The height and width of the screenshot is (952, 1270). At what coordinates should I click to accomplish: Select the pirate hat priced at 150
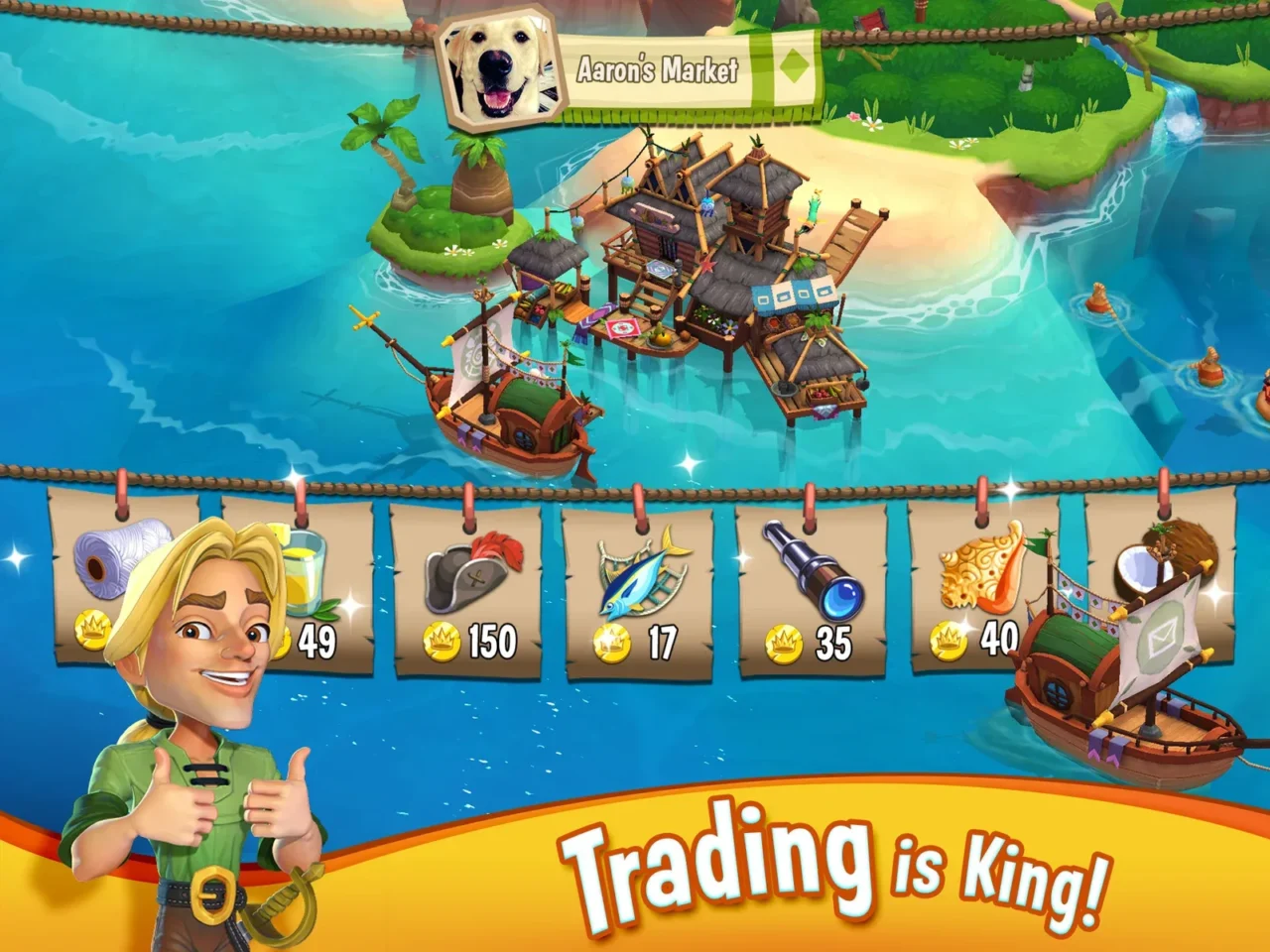[x=464, y=575]
